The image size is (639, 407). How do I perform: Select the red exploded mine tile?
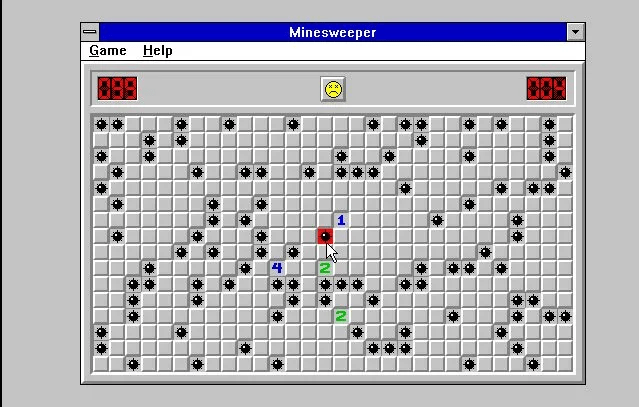pos(325,236)
